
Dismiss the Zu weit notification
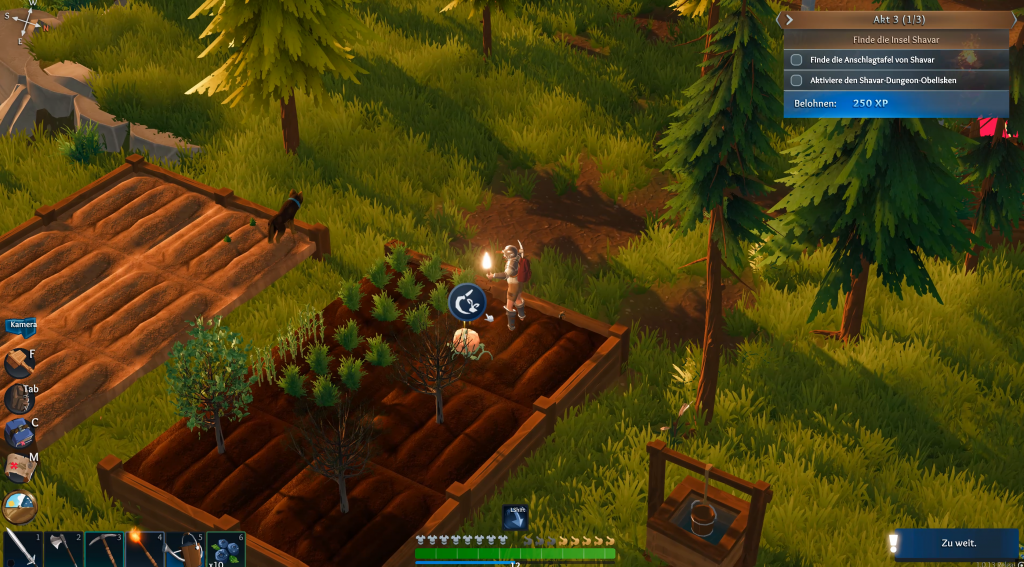[x=957, y=543]
